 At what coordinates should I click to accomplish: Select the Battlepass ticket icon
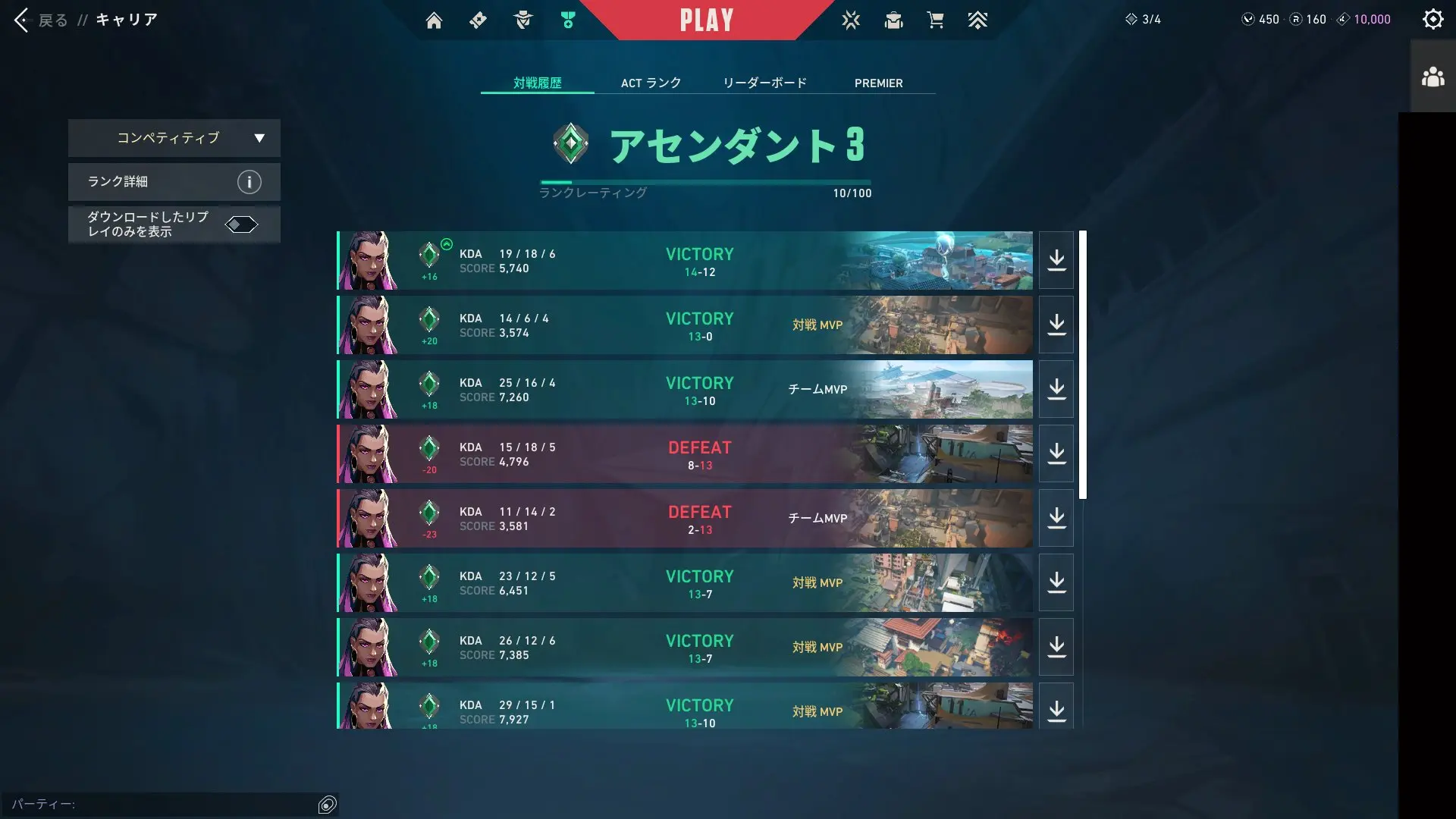pos(478,20)
